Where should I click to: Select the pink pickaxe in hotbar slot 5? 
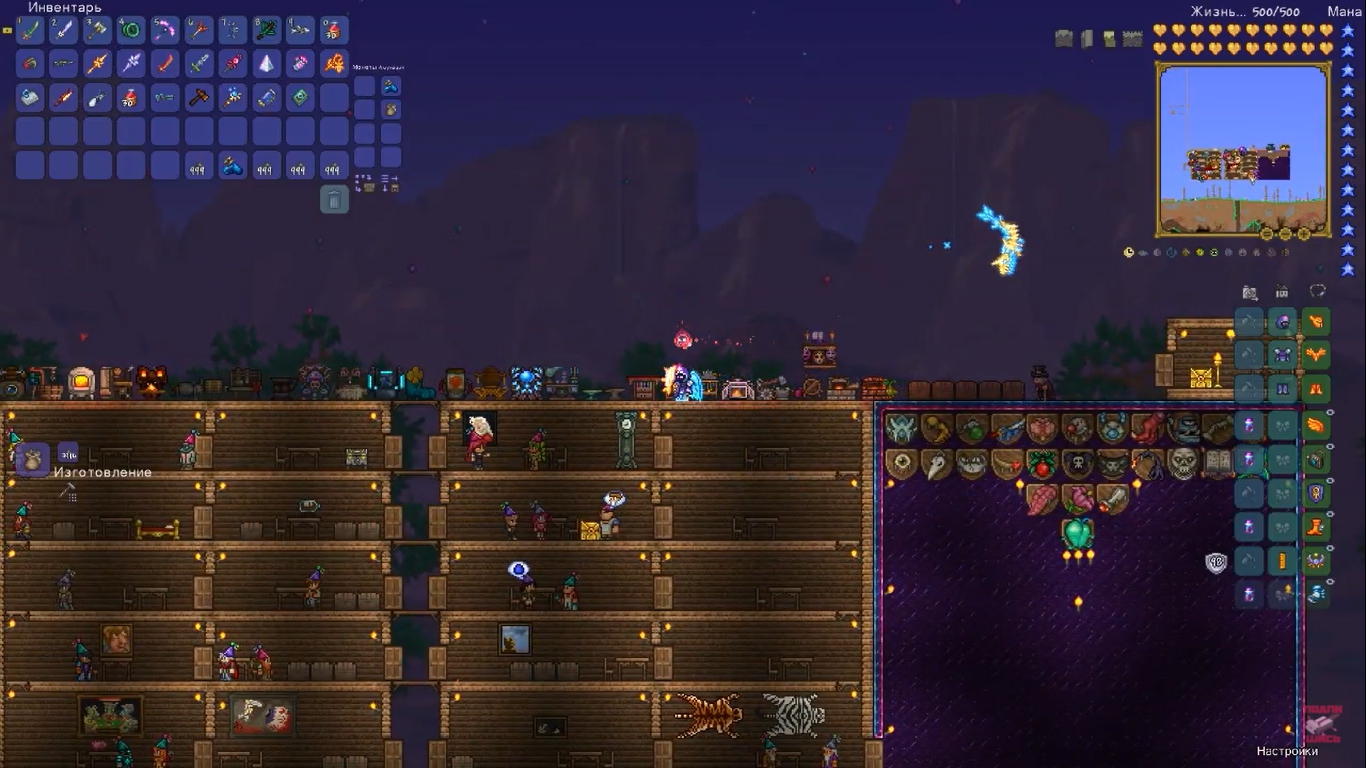click(165, 30)
